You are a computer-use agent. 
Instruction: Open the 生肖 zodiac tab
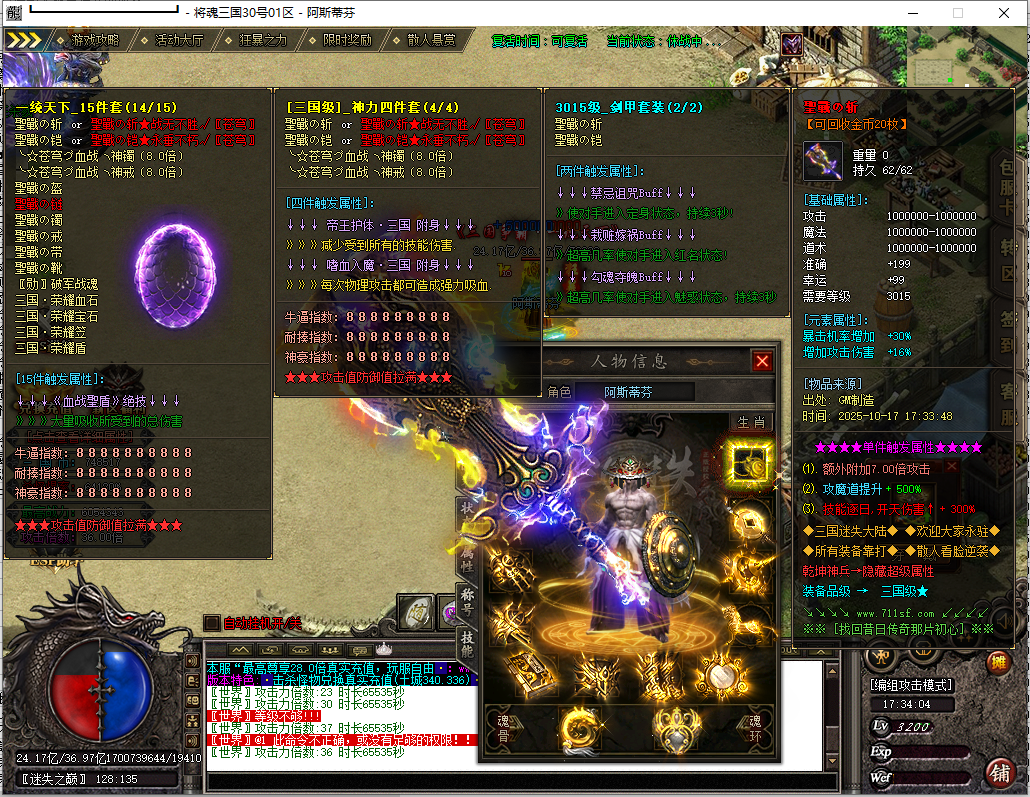[750, 422]
